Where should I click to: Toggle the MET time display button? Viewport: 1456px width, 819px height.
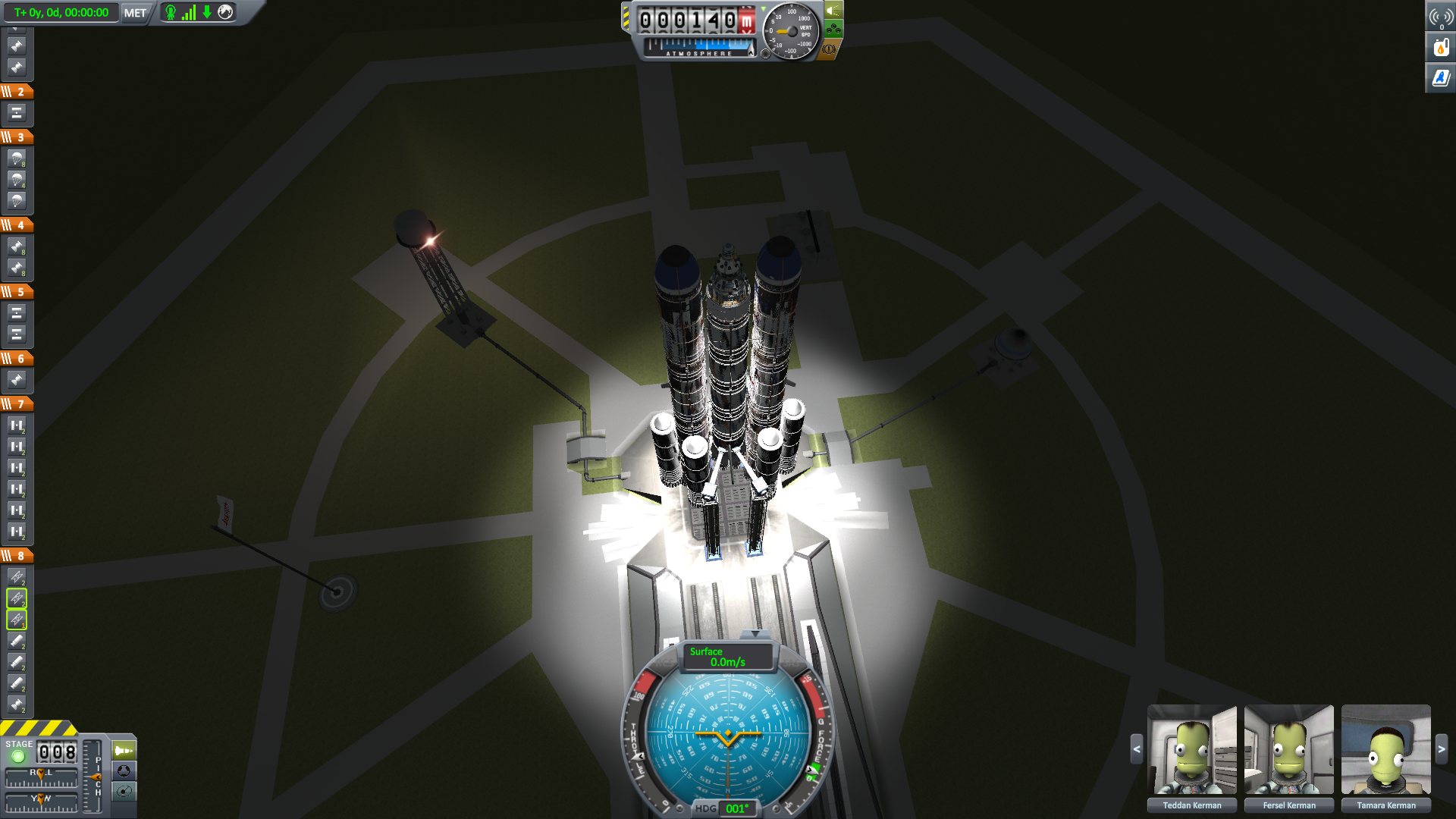click(x=135, y=13)
